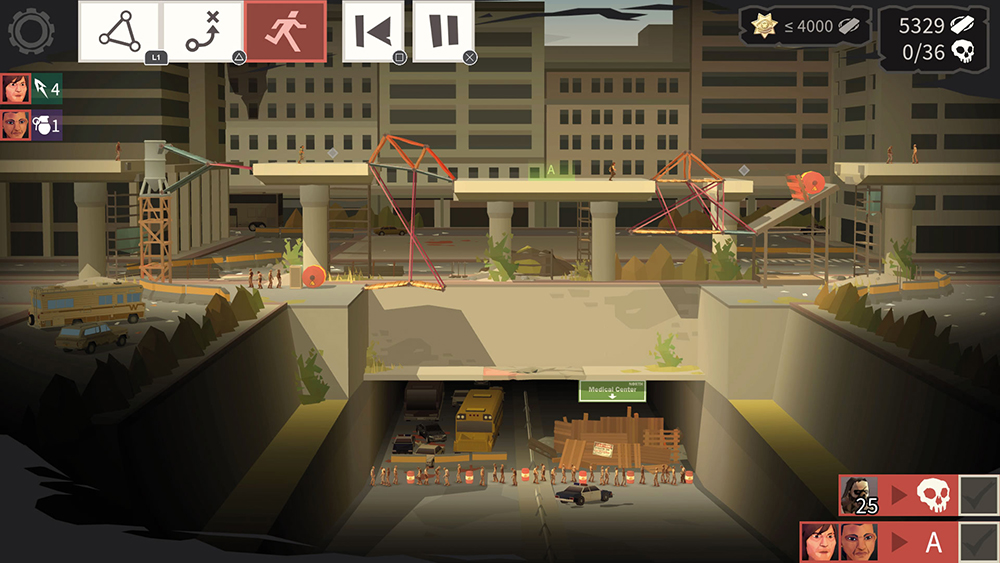Show the skull kill-count objective
Screen dimensions: 1000x563
tap(897, 496)
